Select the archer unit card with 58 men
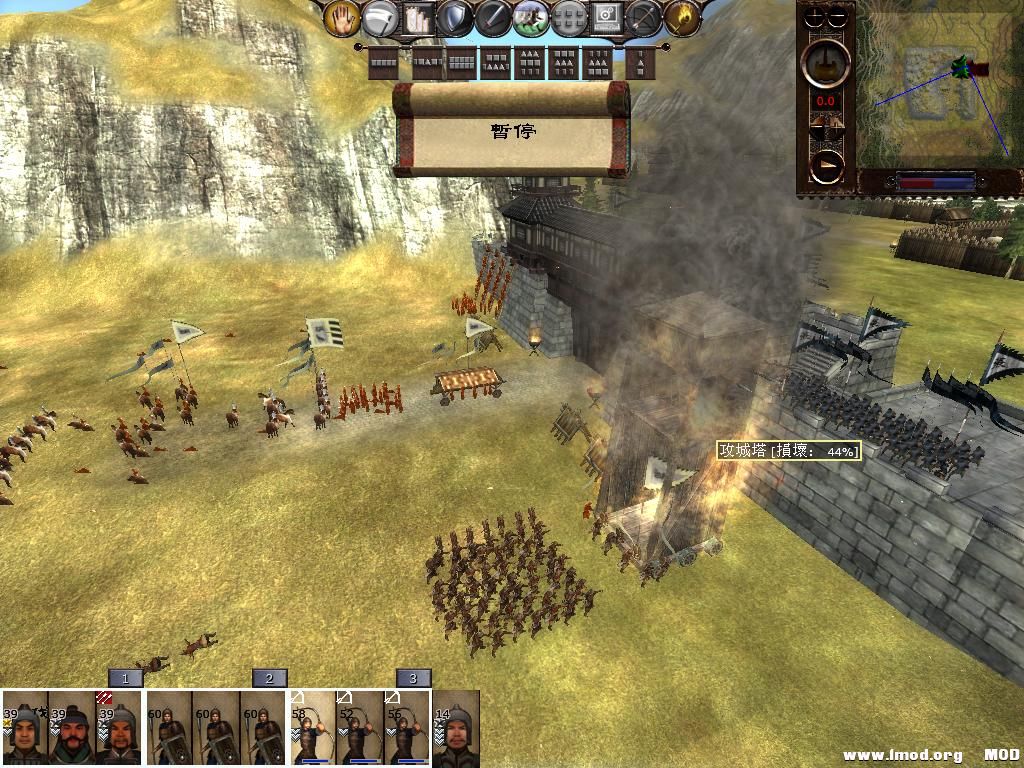Screen dimensions: 1024x768 pyautogui.click(x=312, y=728)
